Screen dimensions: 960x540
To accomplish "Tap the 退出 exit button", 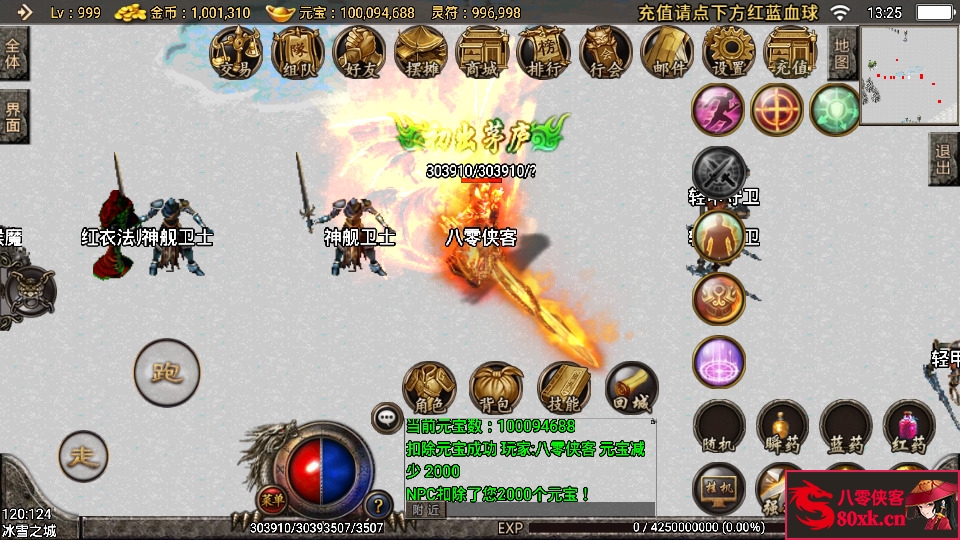I will click(x=943, y=158).
